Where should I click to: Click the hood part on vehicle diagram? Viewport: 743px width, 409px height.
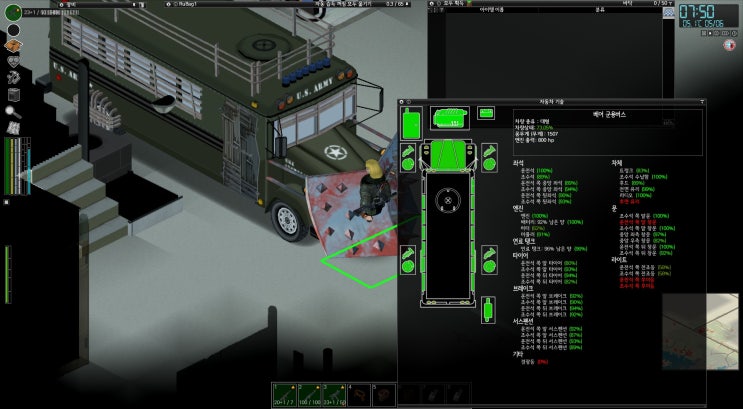[449, 155]
